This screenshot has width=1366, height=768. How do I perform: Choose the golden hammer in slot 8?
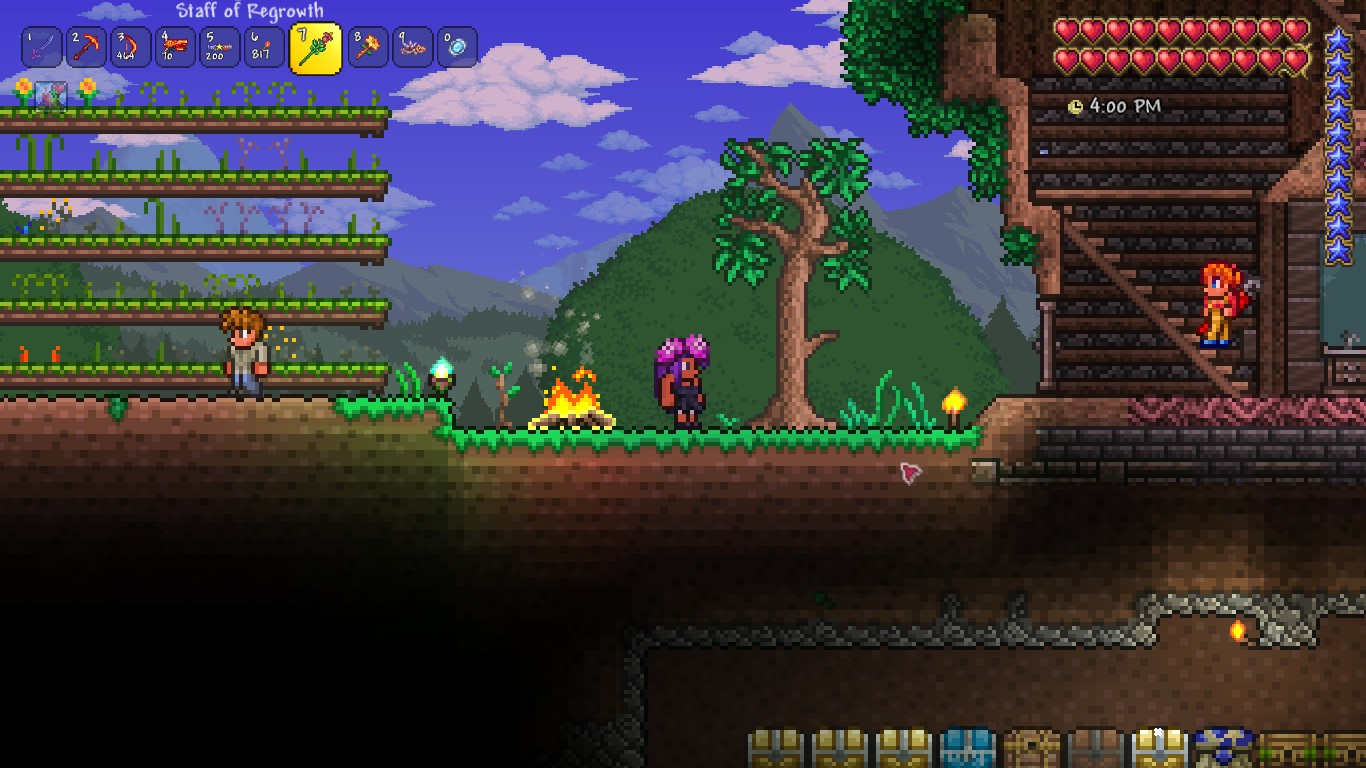click(x=368, y=47)
